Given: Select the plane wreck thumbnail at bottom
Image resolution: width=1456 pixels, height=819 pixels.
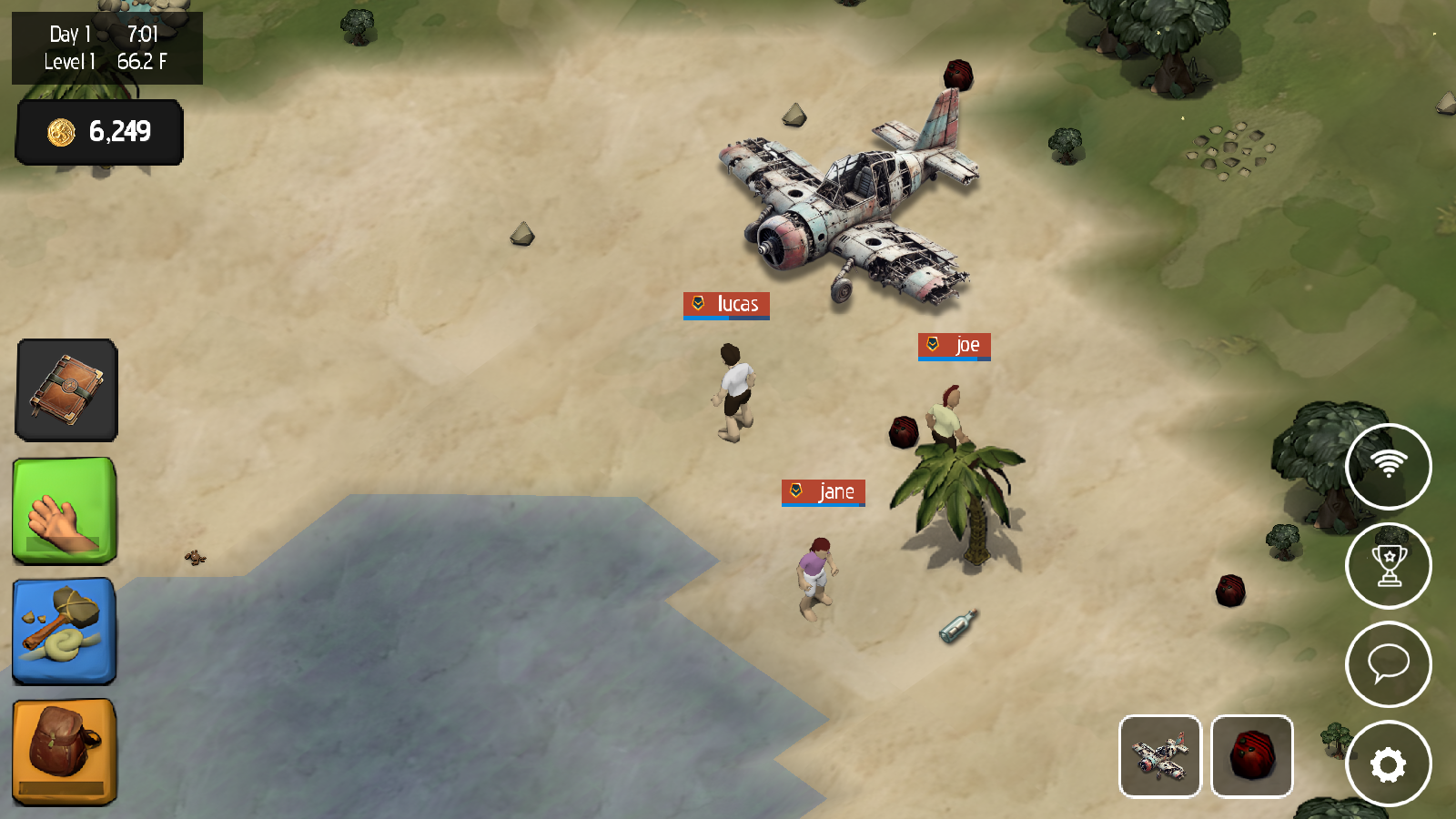Looking at the screenshot, I should point(1161,756).
